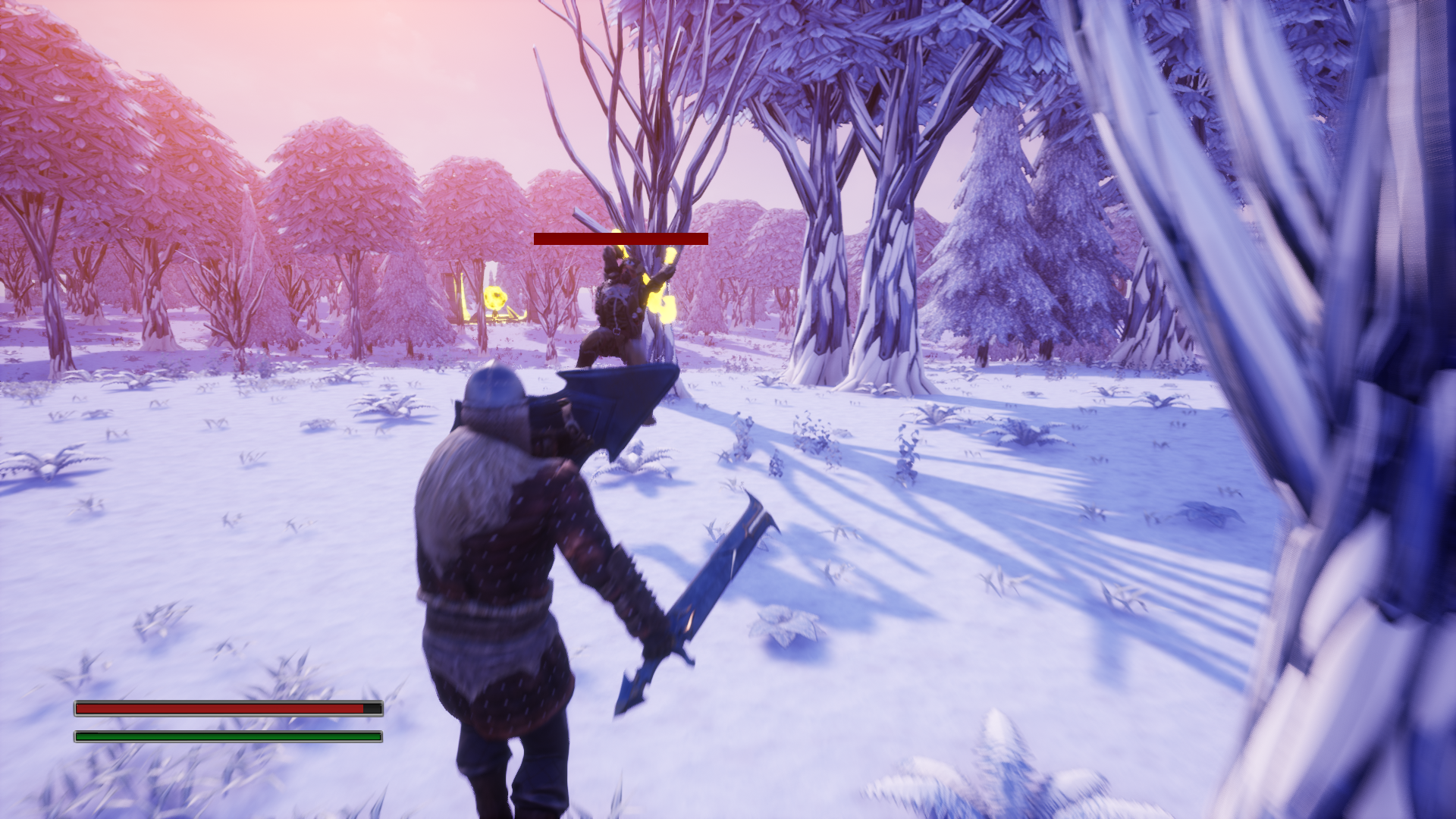Click the green stamina bar

[226, 735]
